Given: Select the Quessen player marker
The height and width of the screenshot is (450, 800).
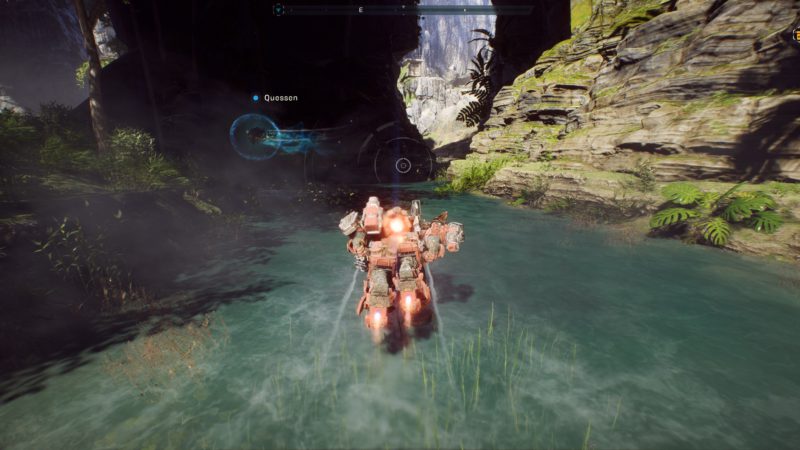Looking at the screenshot, I should click(x=256, y=98).
